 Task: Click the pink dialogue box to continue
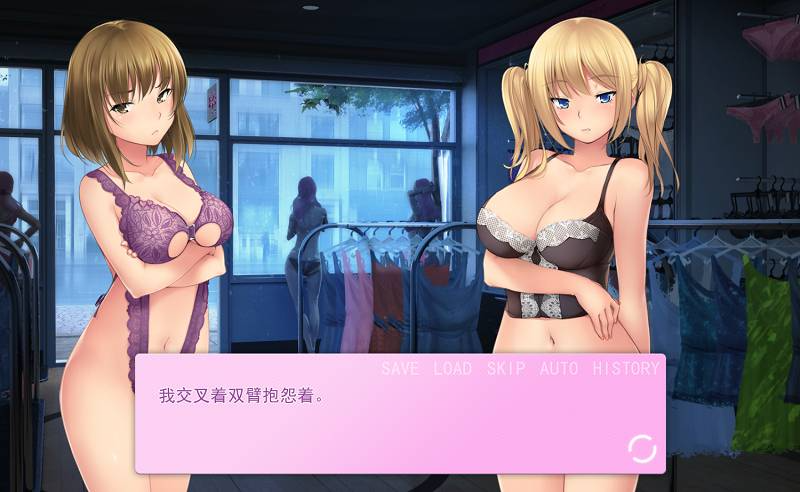(x=400, y=425)
